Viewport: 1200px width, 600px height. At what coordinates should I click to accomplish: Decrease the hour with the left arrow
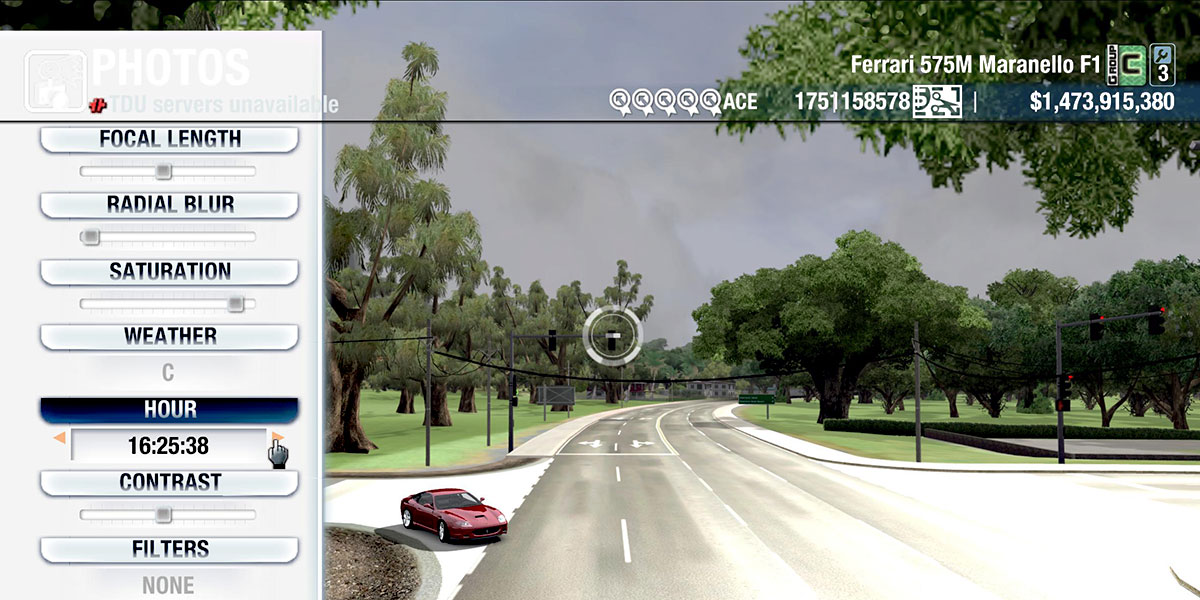click(x=60, y=439)
